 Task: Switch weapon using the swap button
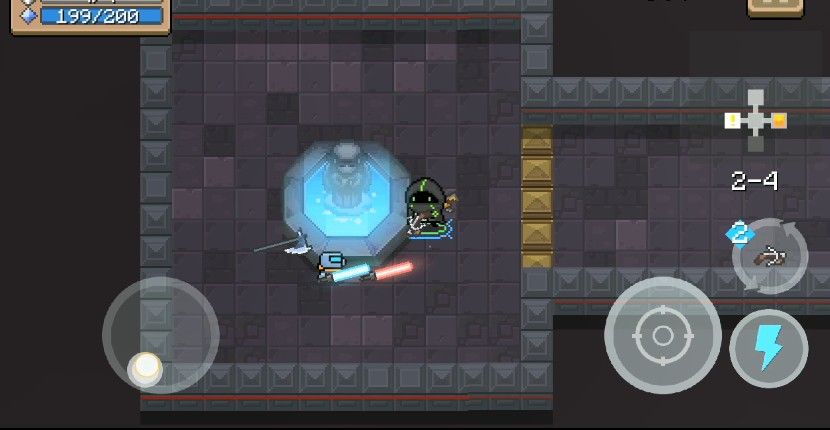coord(769,255)
